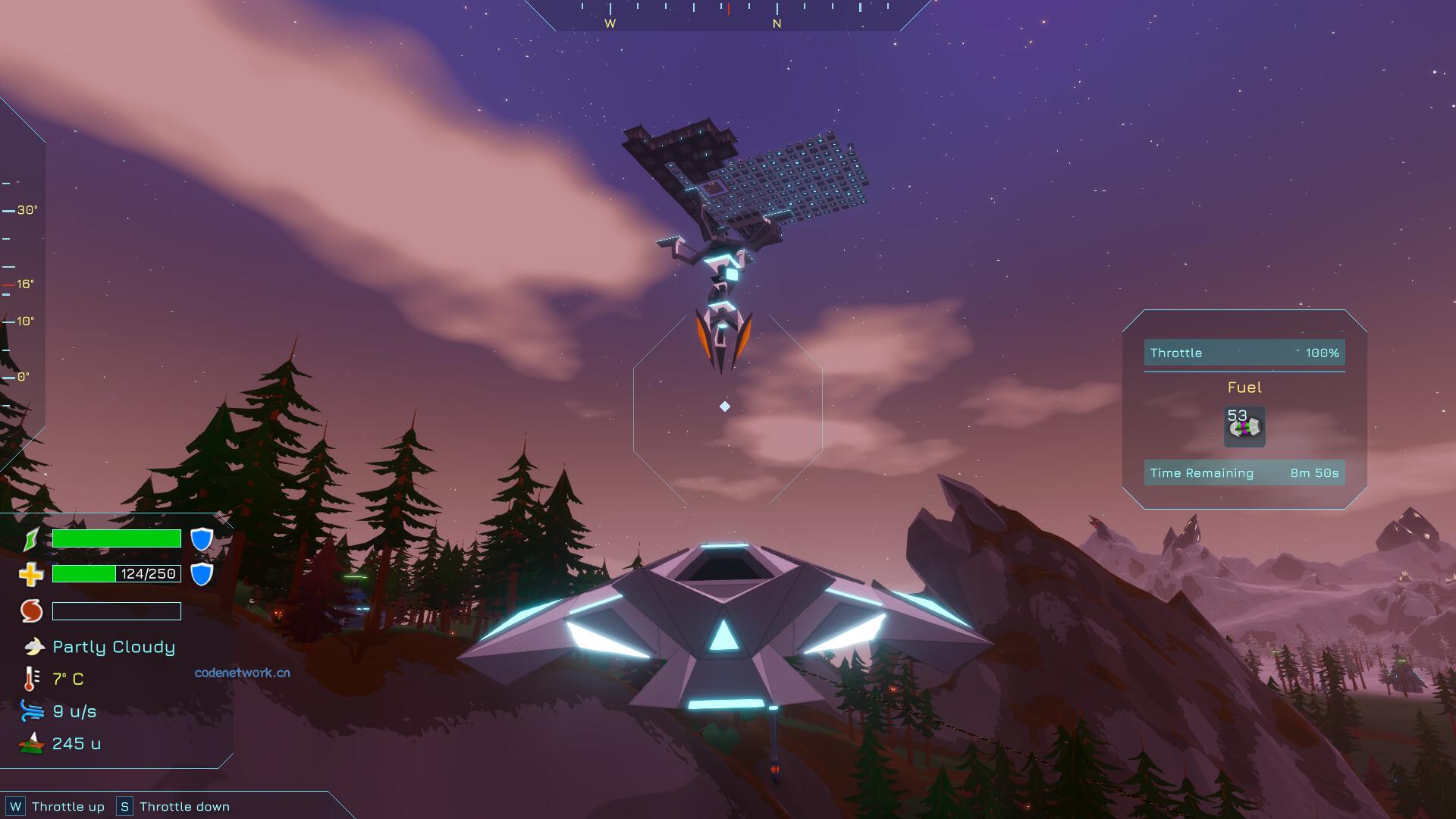Toggle the shield beside the stamina bar
1456x819 pixels.
tap(201, 538)
